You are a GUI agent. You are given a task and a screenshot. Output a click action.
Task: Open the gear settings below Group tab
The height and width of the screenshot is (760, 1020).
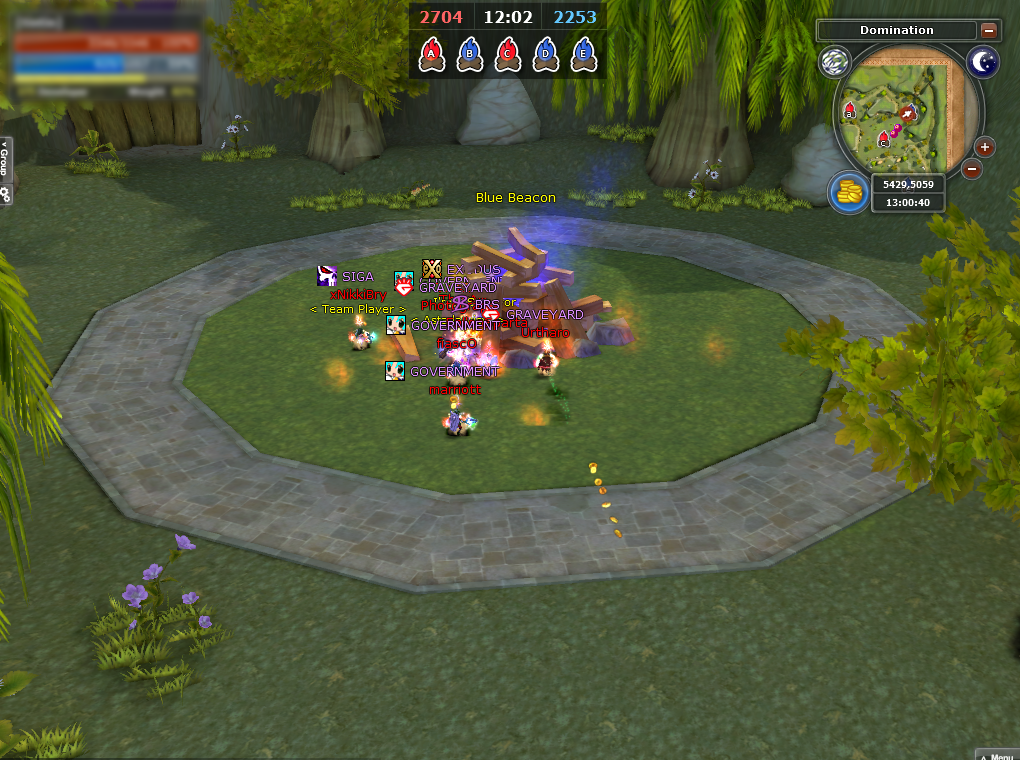click(x=5, y=195)
